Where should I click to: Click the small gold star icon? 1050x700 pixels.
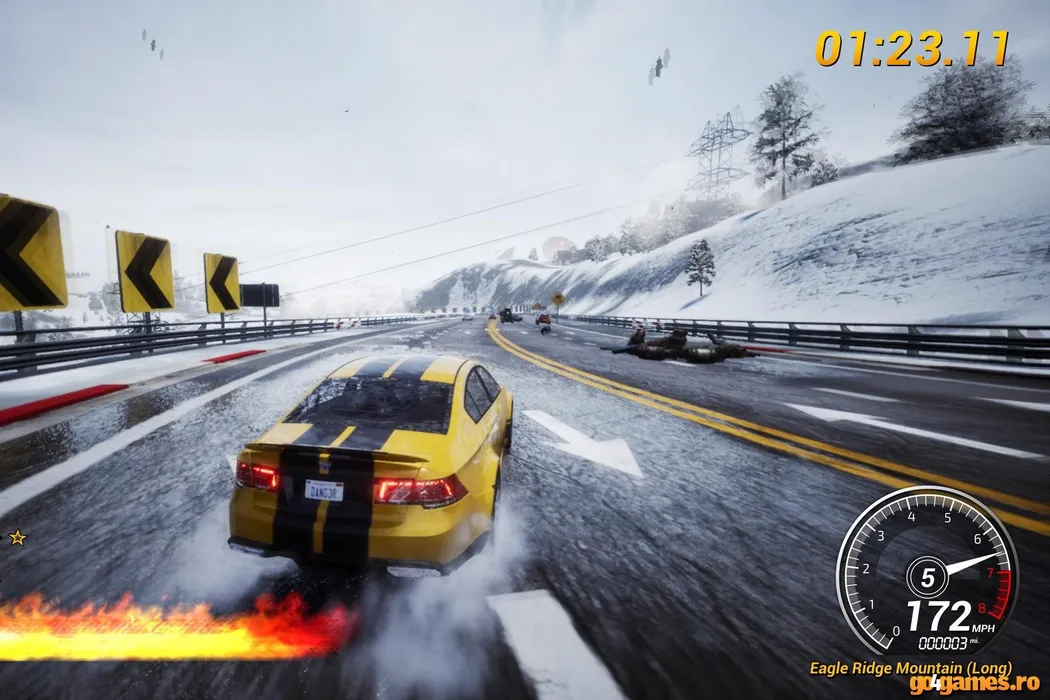[x=17, y=538]
